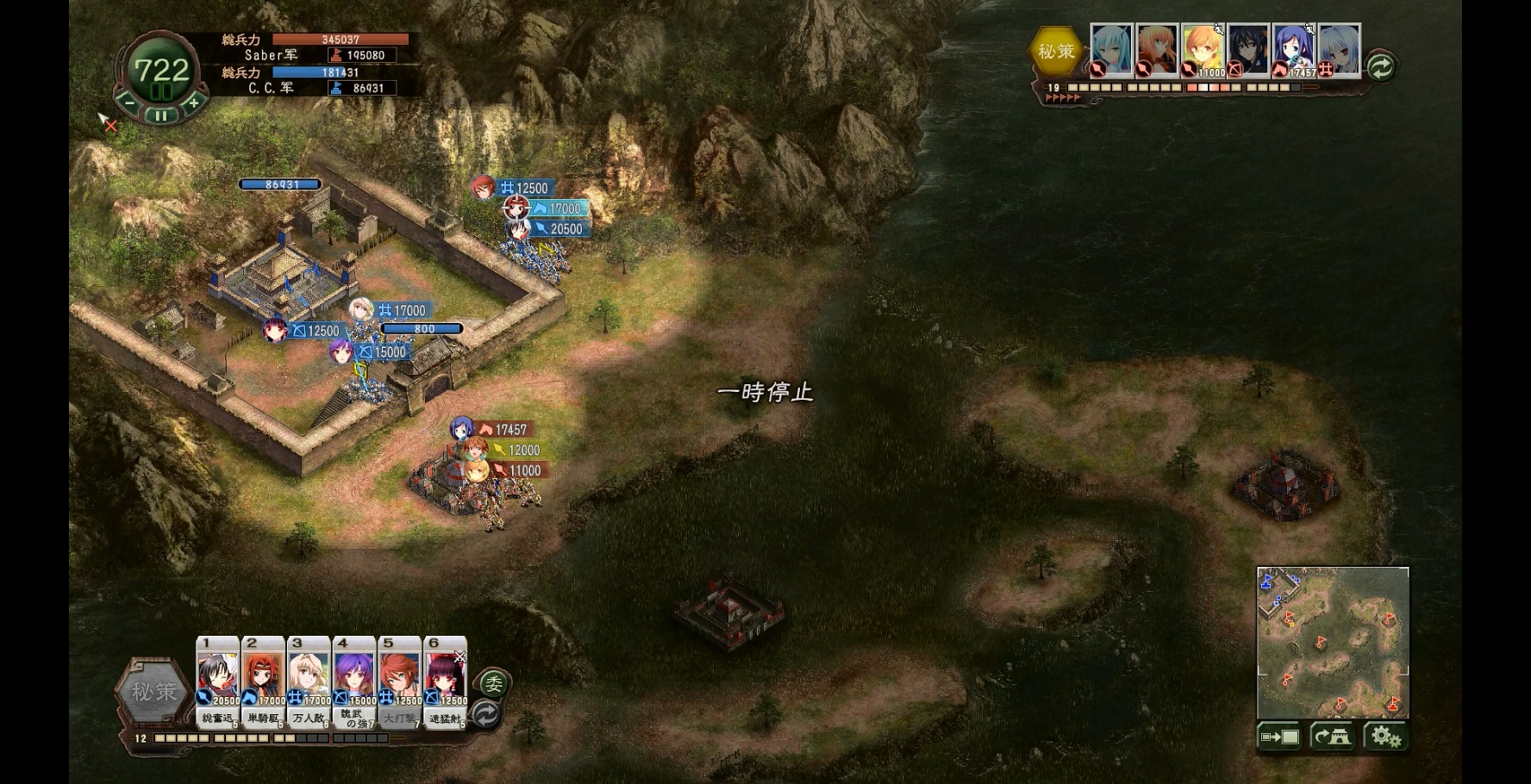Click the return-to-castle arrow button
This screenshot has width=1531, height=784.
click(1333, 737)
